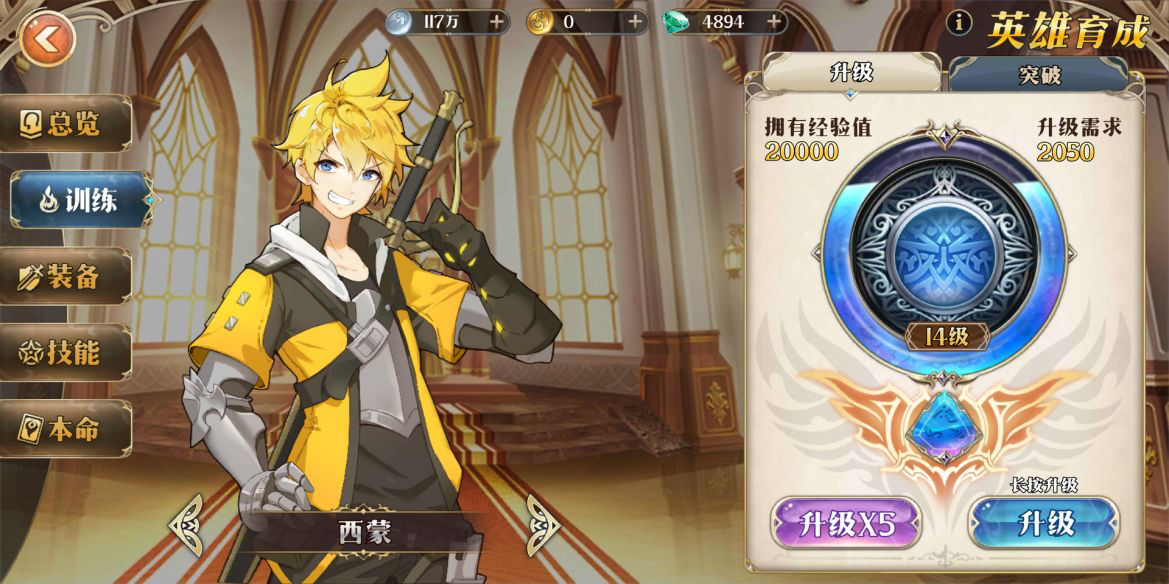Open the 本命 menu entry
The width and height of the screenshot is (1169, 584).
pyautogui.click(x=68, y=429)
